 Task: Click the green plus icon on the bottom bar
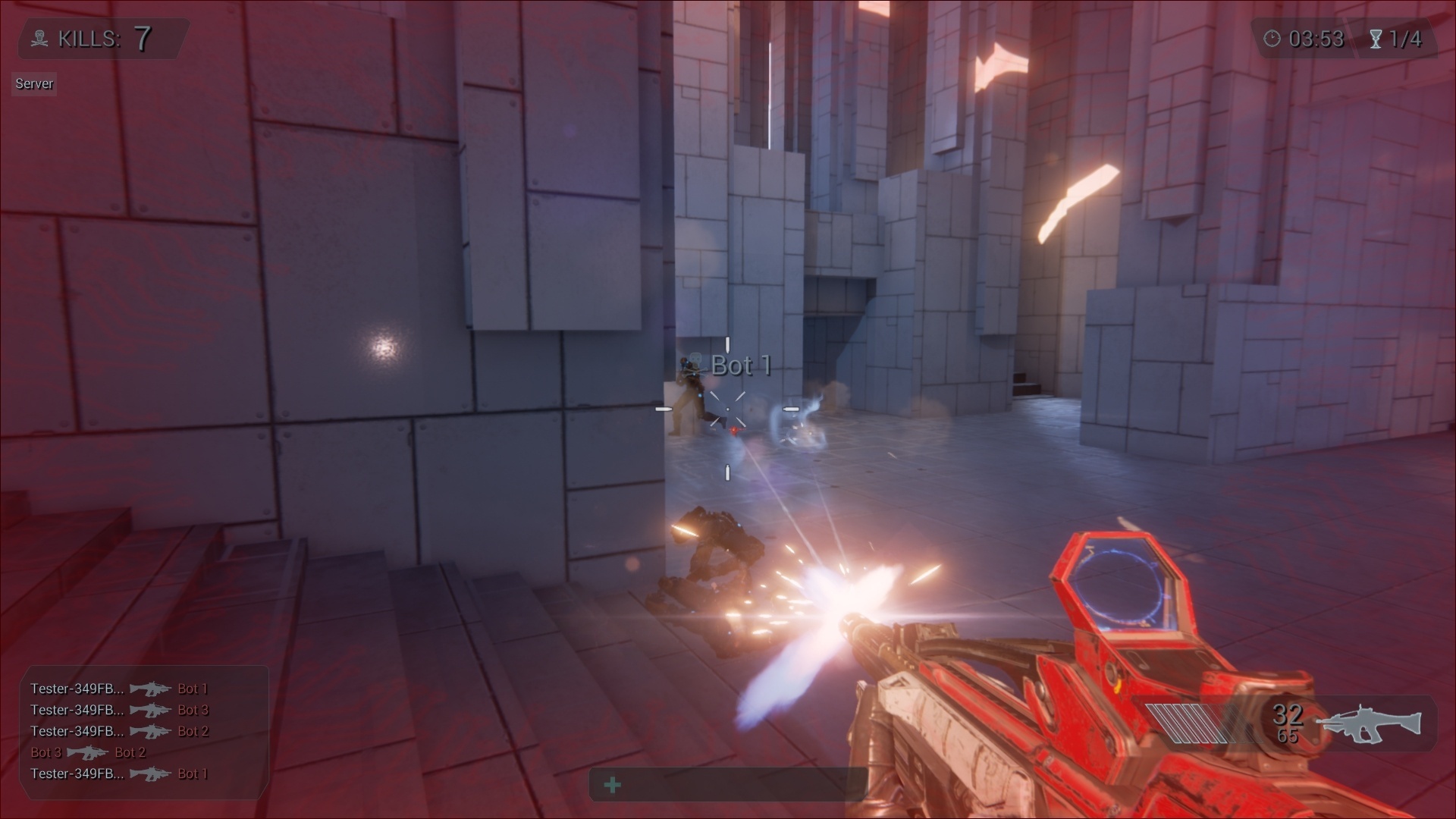611,786
